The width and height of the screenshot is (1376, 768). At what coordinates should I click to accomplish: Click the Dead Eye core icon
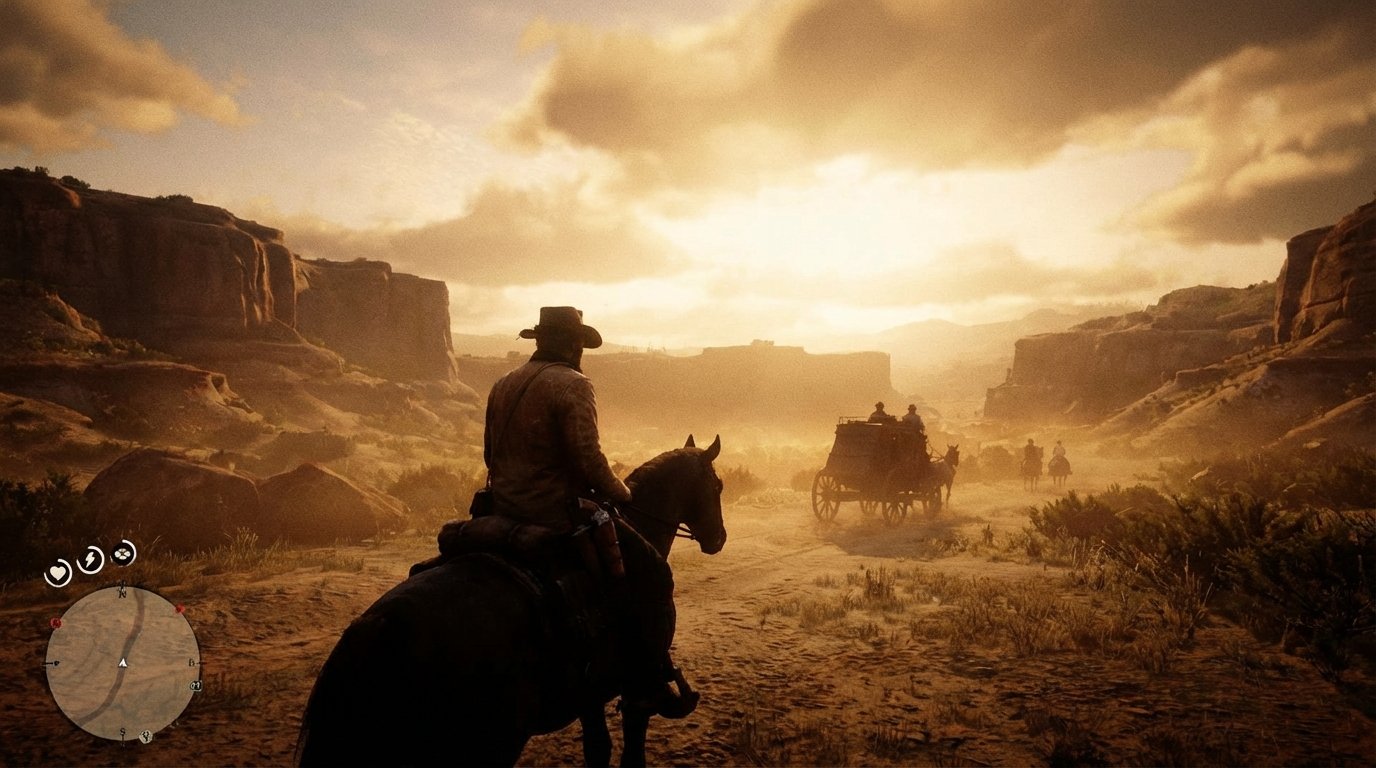(122, 553)
